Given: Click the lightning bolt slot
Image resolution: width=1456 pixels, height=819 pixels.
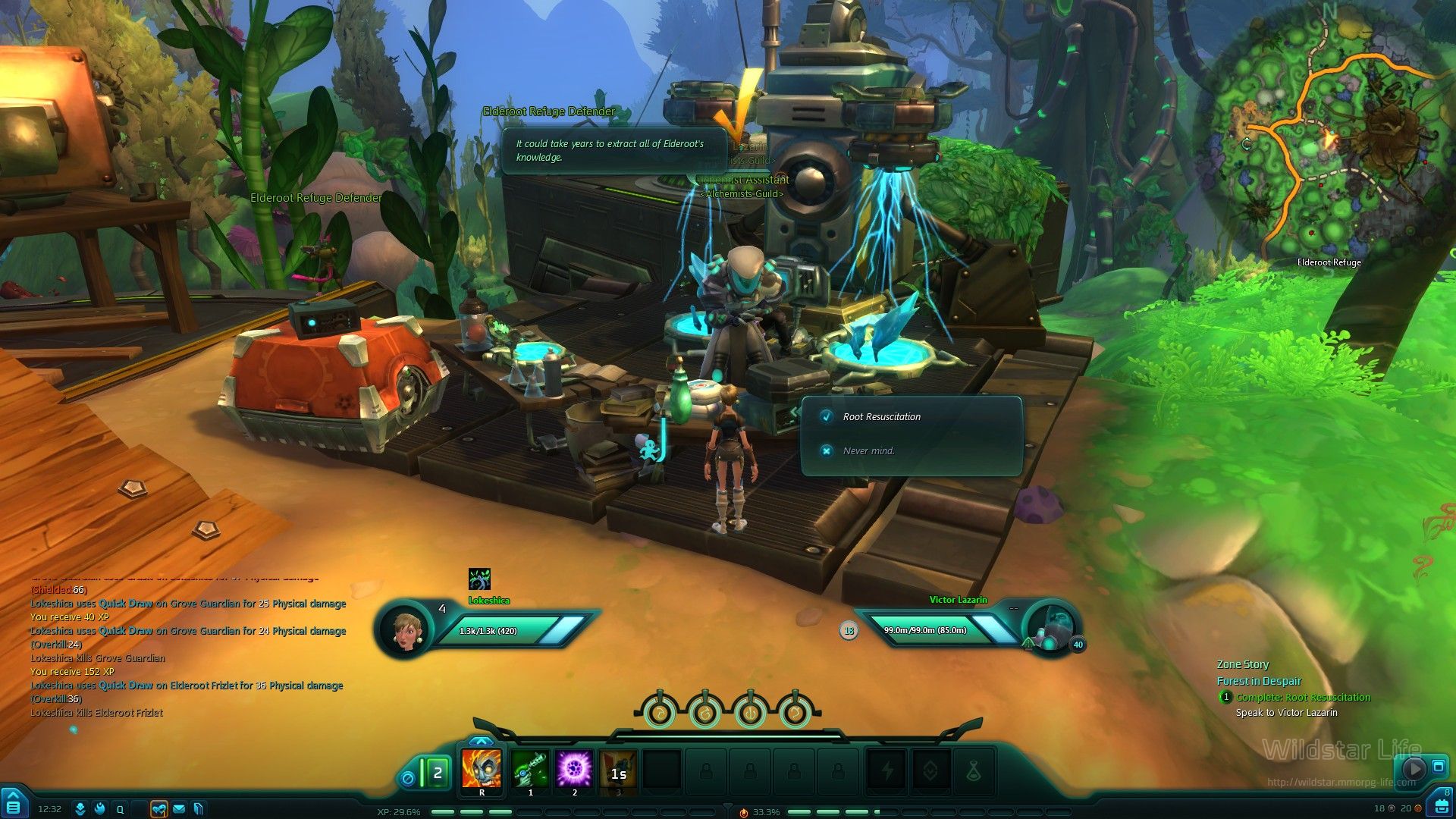Looking at the screenshot, I should coord(886,772).
